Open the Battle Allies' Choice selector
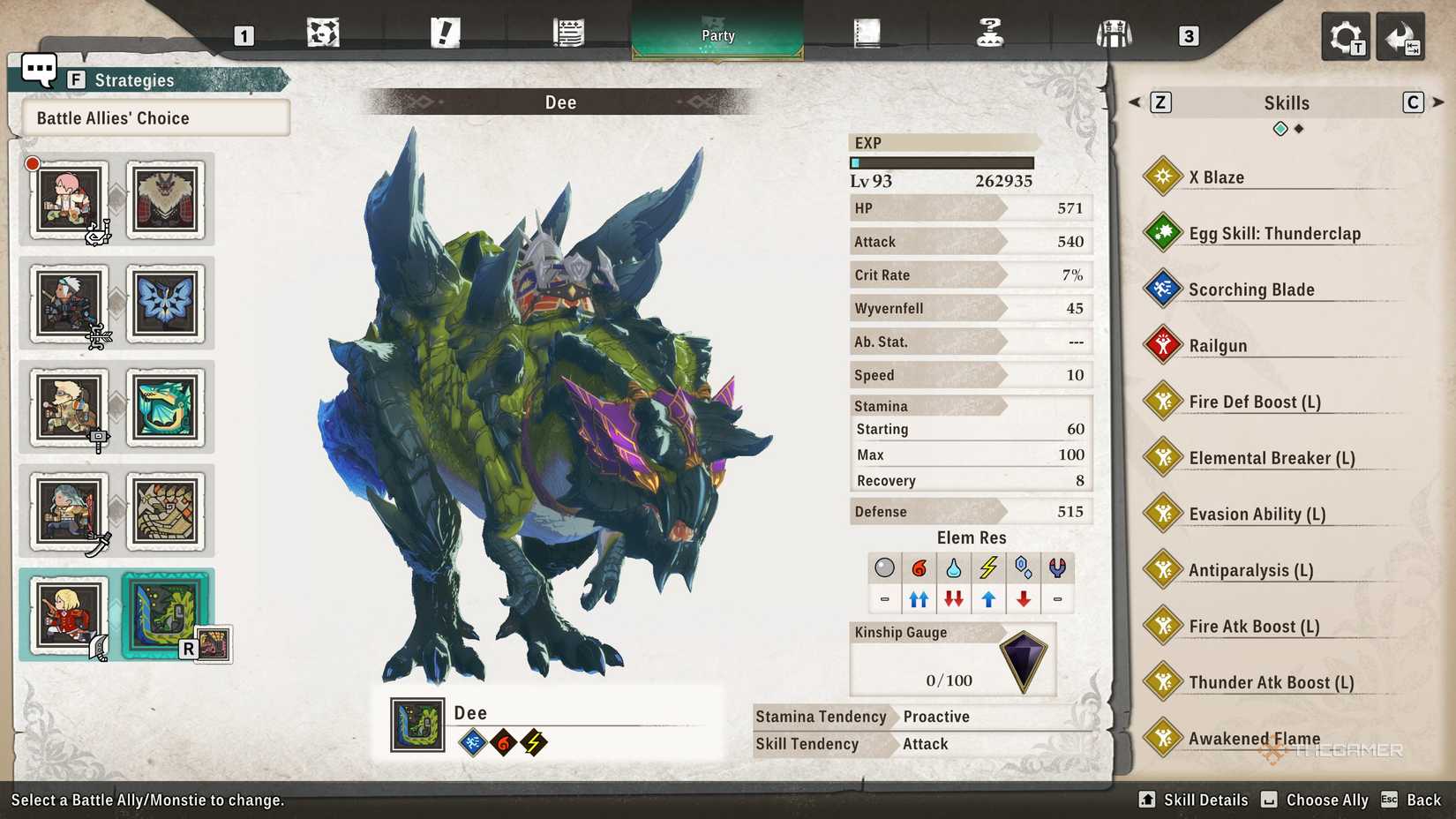The width and height of the screenshot is (1456, 819). coord(150,117)
